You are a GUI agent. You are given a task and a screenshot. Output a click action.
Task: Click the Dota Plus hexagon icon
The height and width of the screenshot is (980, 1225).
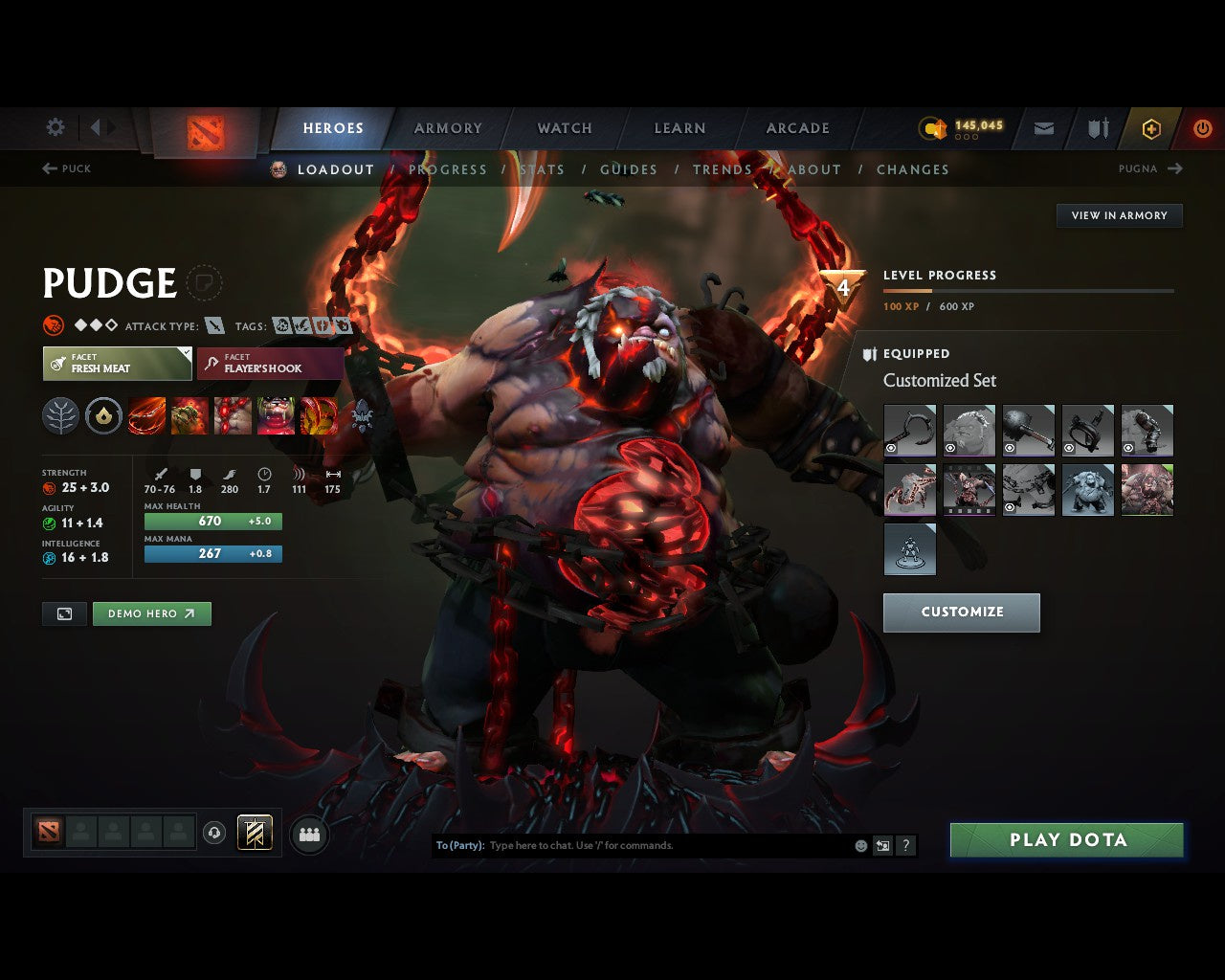point(1151,128)
